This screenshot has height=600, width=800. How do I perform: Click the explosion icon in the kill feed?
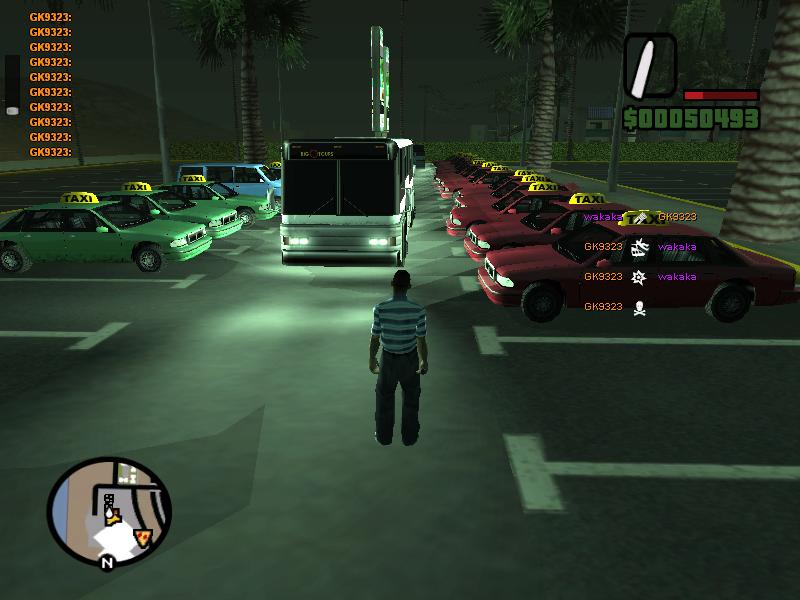click(x=639, y=277)
